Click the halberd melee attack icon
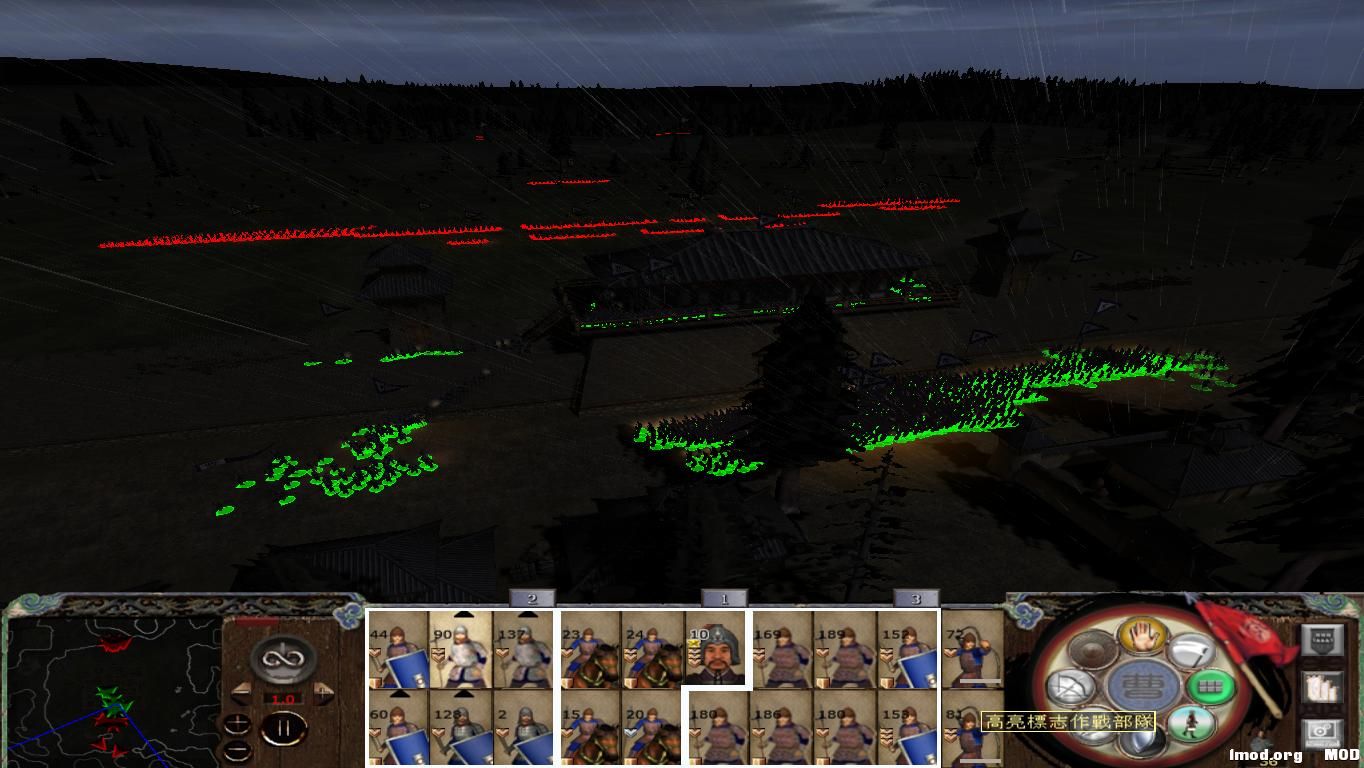 click(1192, 651)
